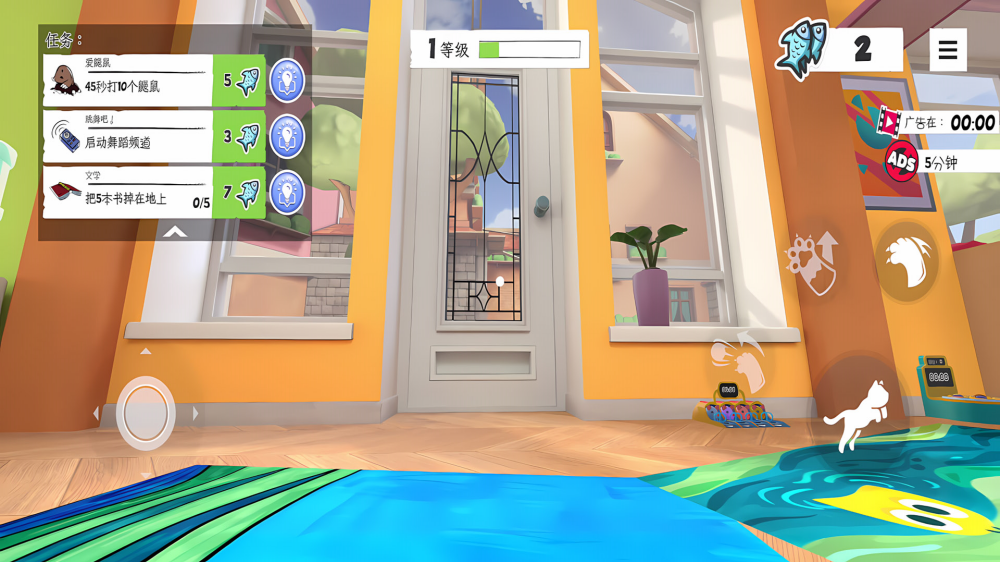Tap the paw with up-arrow button
Screen dimensions: 1000x562
(814, 262)
